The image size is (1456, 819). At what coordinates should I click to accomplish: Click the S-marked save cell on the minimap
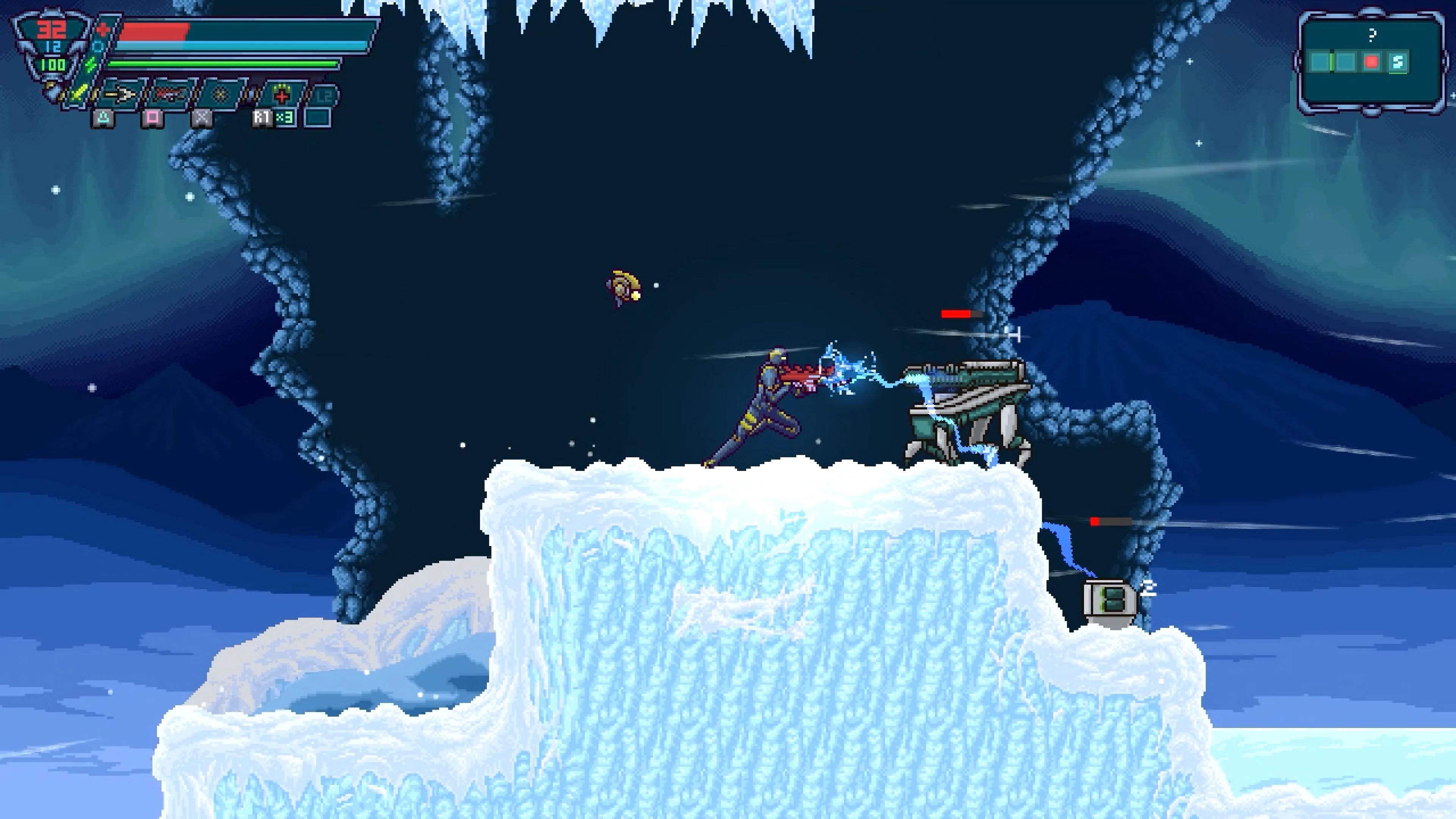(x=1398, y=62)
